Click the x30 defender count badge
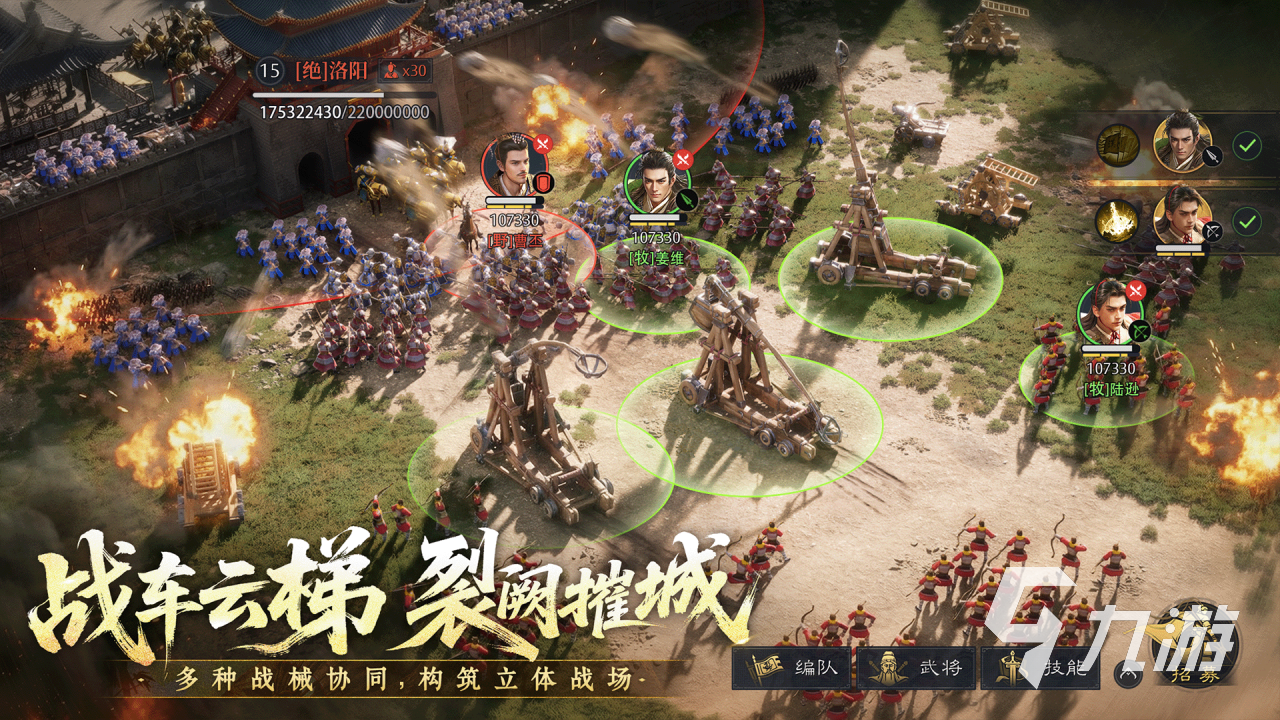The height and width of the screenshot is (720, 1280). click(406, 70)
